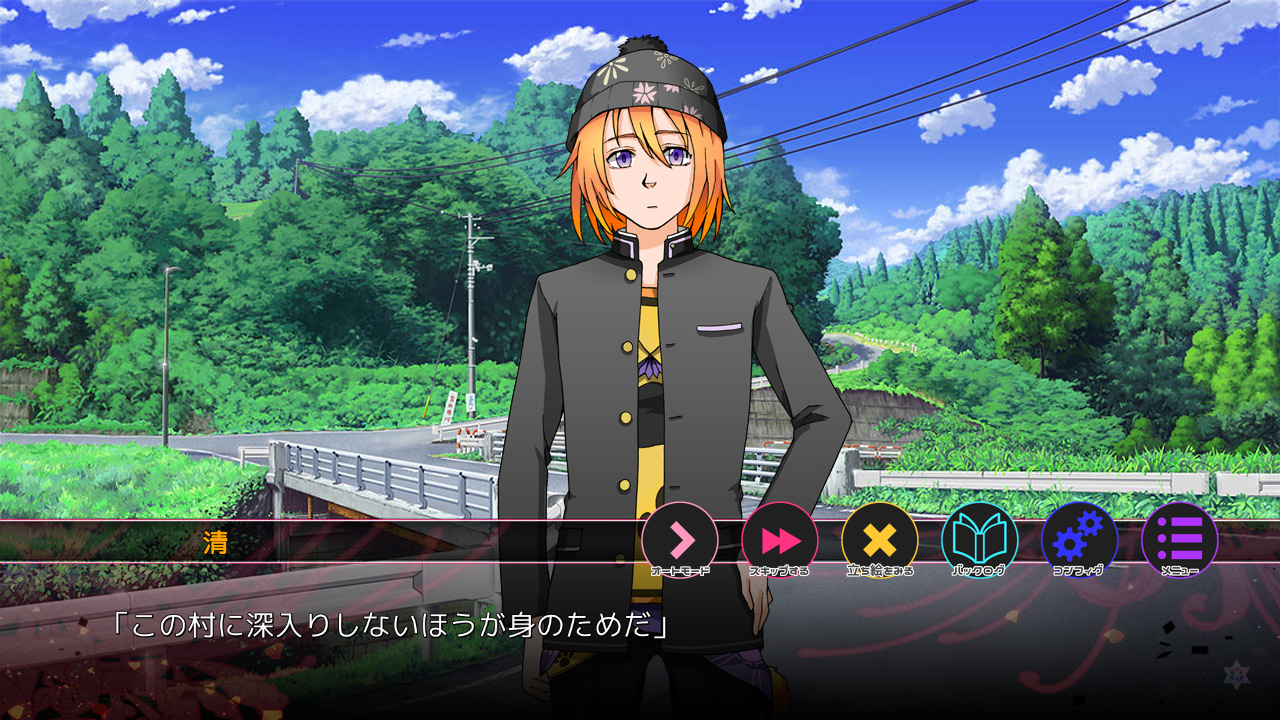The height and width of the screenshot is (720, 1280).
Task: Open the backlog book icon
Action: point(980,540)
